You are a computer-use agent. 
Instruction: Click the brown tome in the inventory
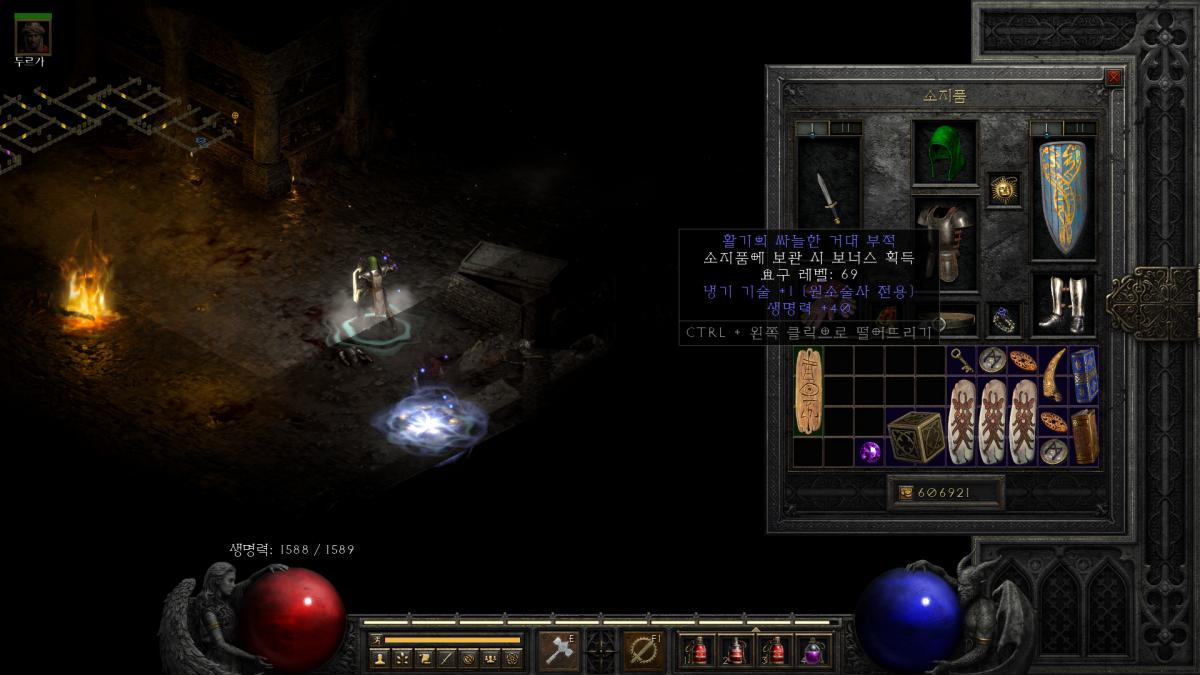coord(1084,436)
